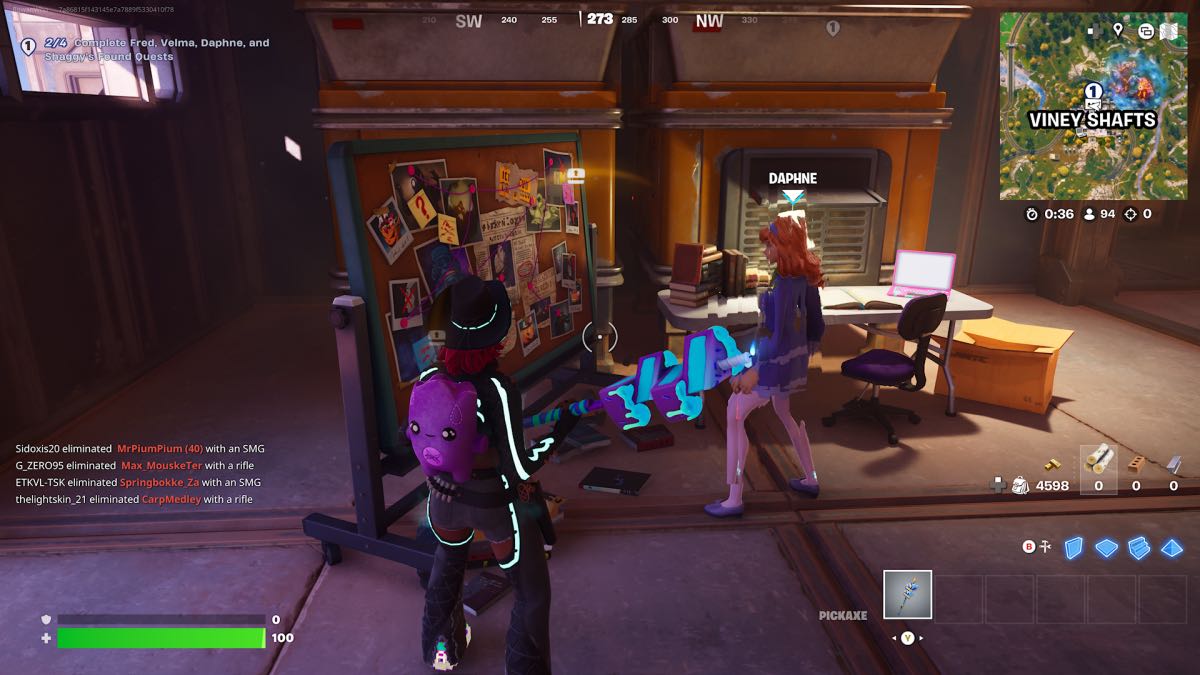This screenshot has height=675, width=1200.
Task: Click the numbered quest marker on the minimap
Action: coord(1093,91)
